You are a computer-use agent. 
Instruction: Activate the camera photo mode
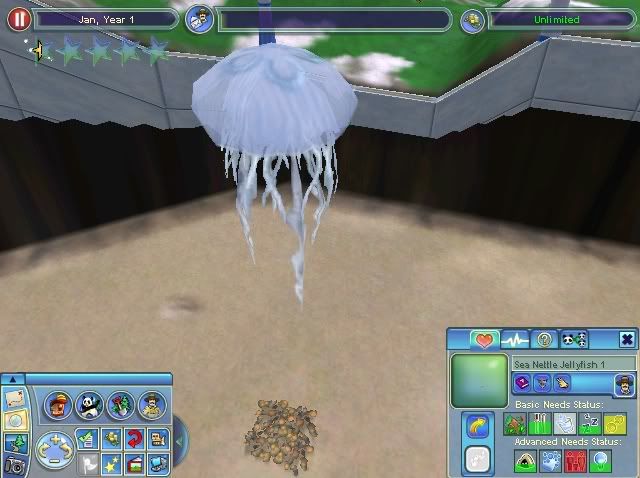13,464
